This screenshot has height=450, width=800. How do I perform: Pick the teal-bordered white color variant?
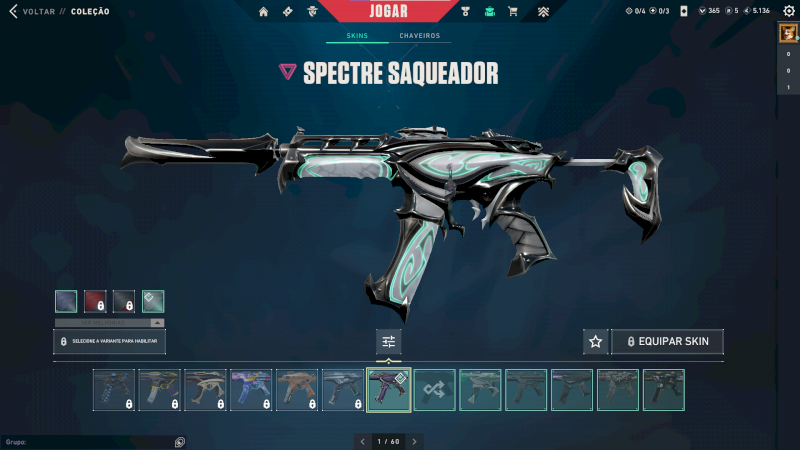[x=153, y=301]
